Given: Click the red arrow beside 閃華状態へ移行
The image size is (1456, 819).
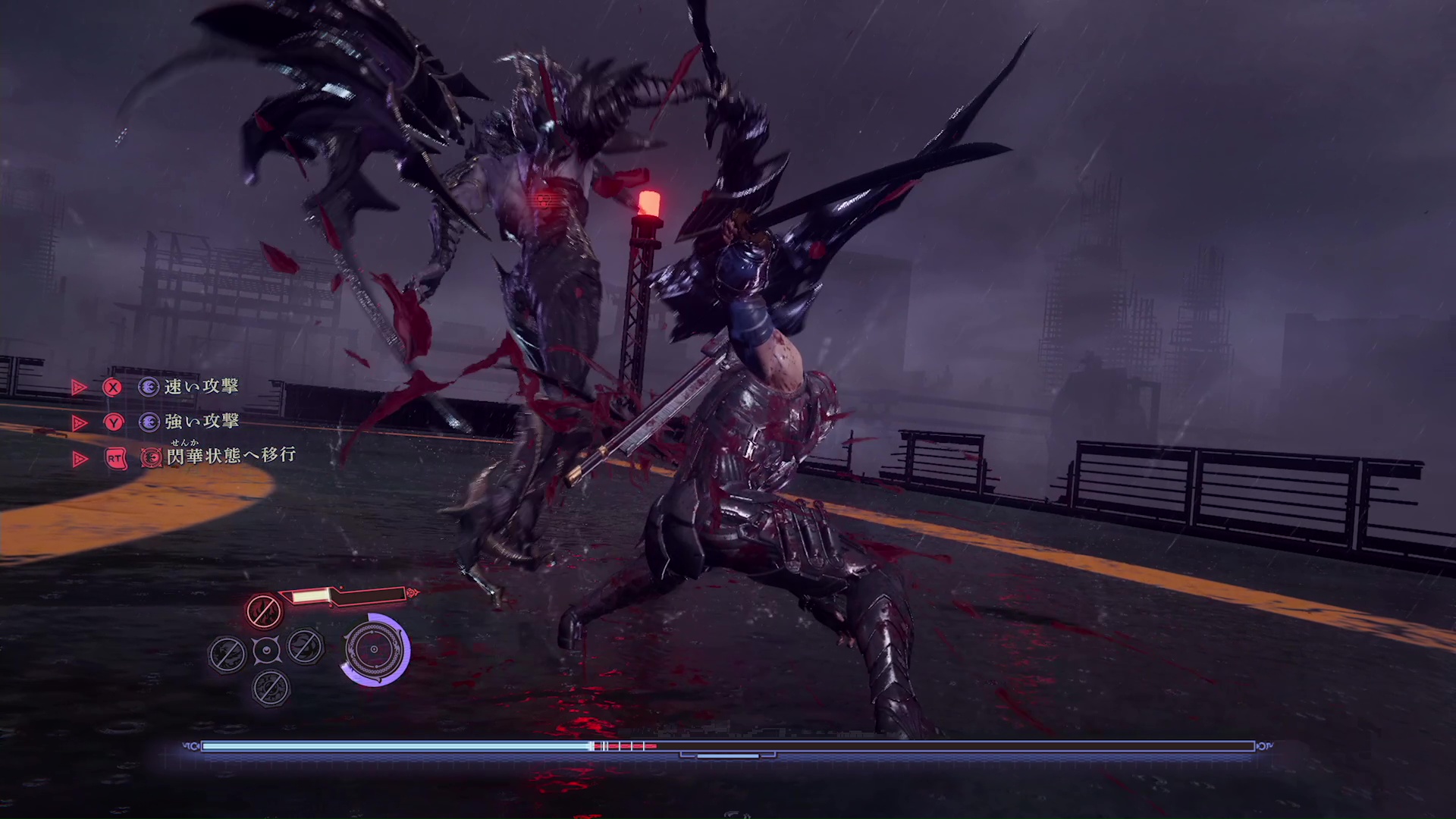Looking at the screenshot, I should [x=79, y=458].
